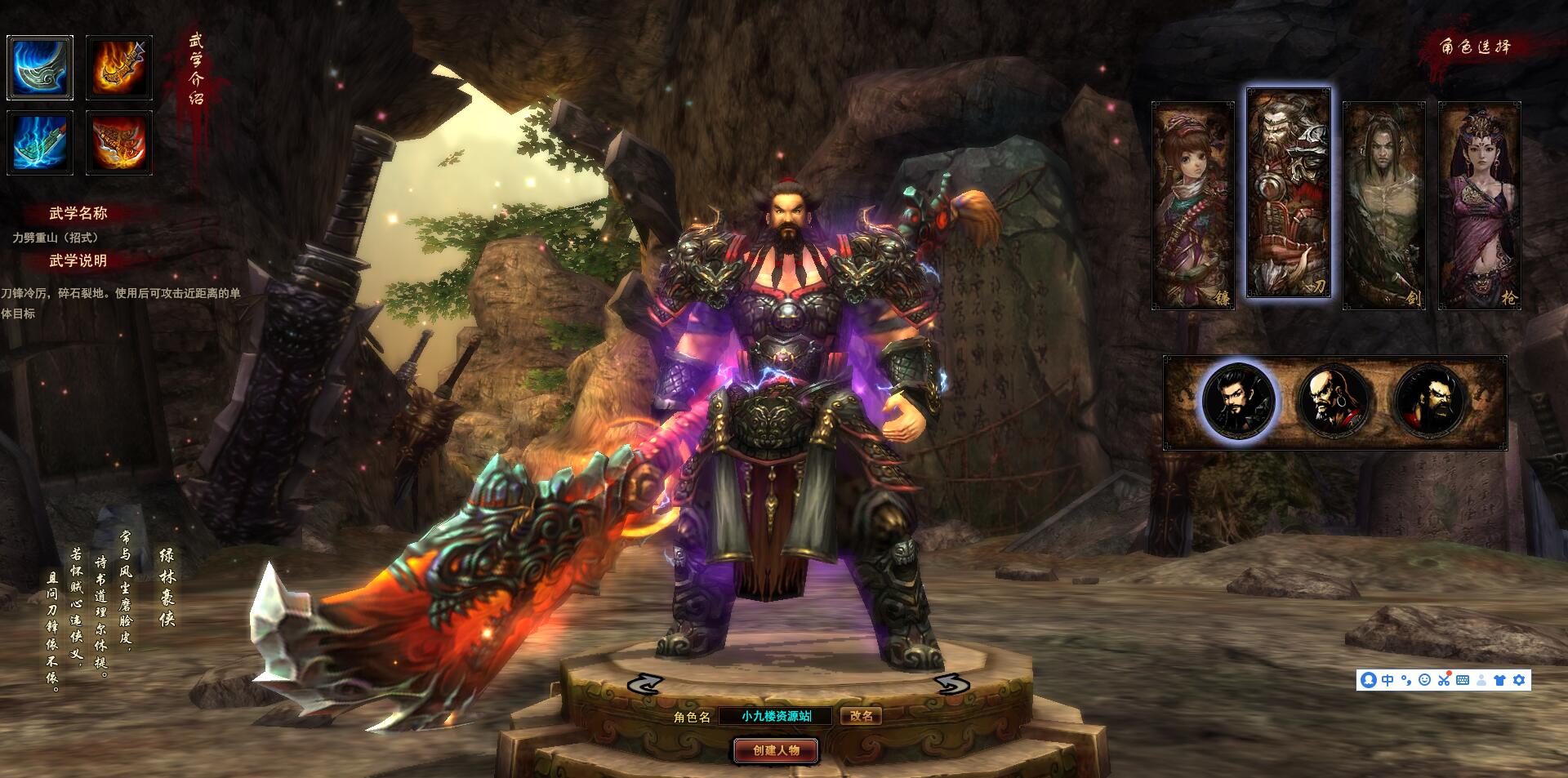
Task: Choose the 刀 blade warrior class card
Action: pyautogui.click(x=1288, y=193)
